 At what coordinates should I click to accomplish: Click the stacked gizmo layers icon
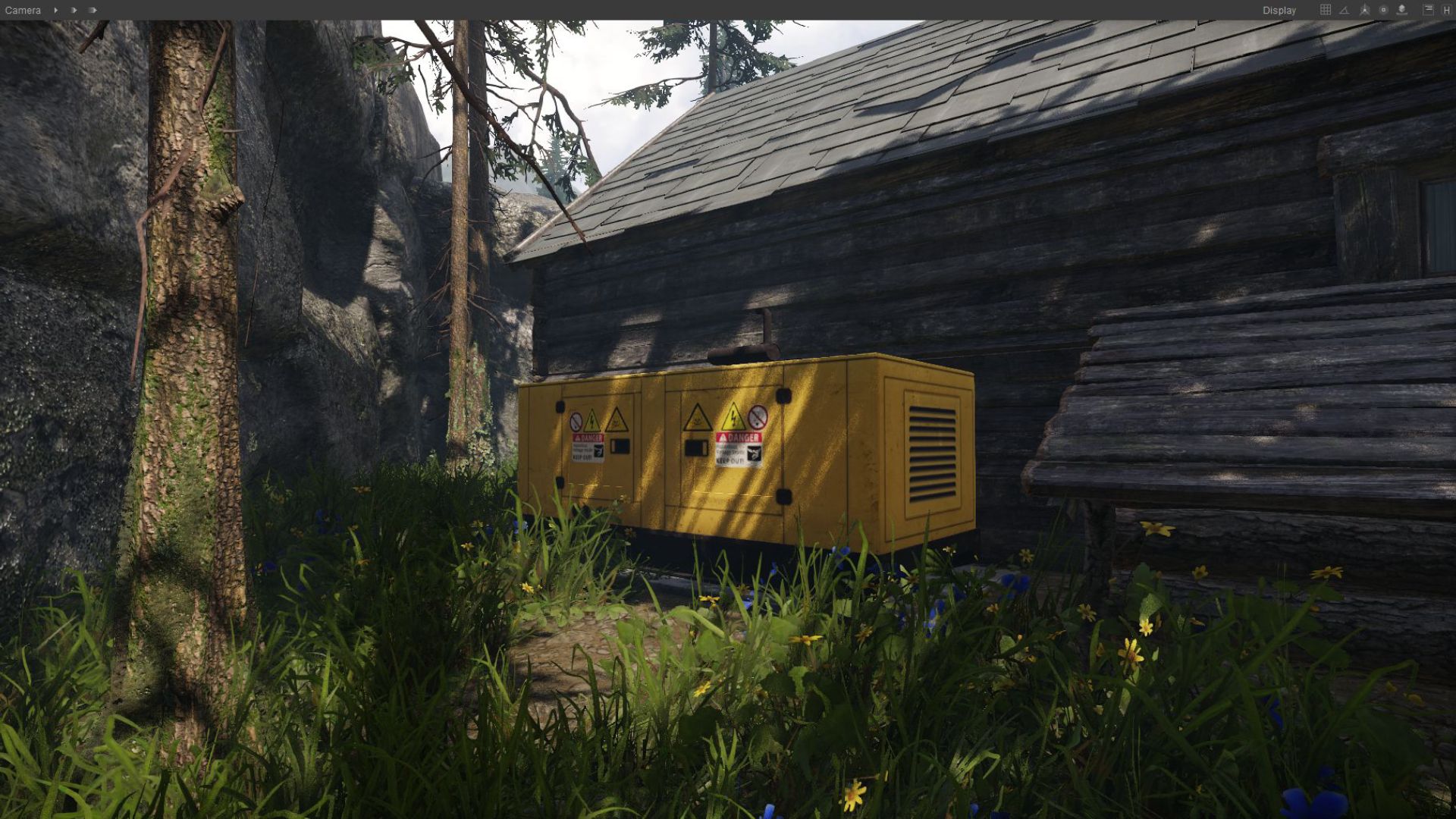(1401, 10)
